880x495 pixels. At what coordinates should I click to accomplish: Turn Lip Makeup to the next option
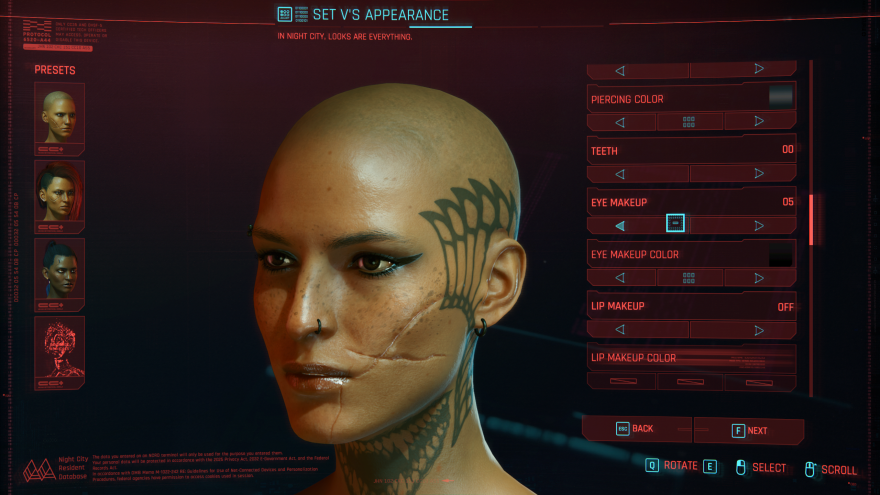point(759,330)
